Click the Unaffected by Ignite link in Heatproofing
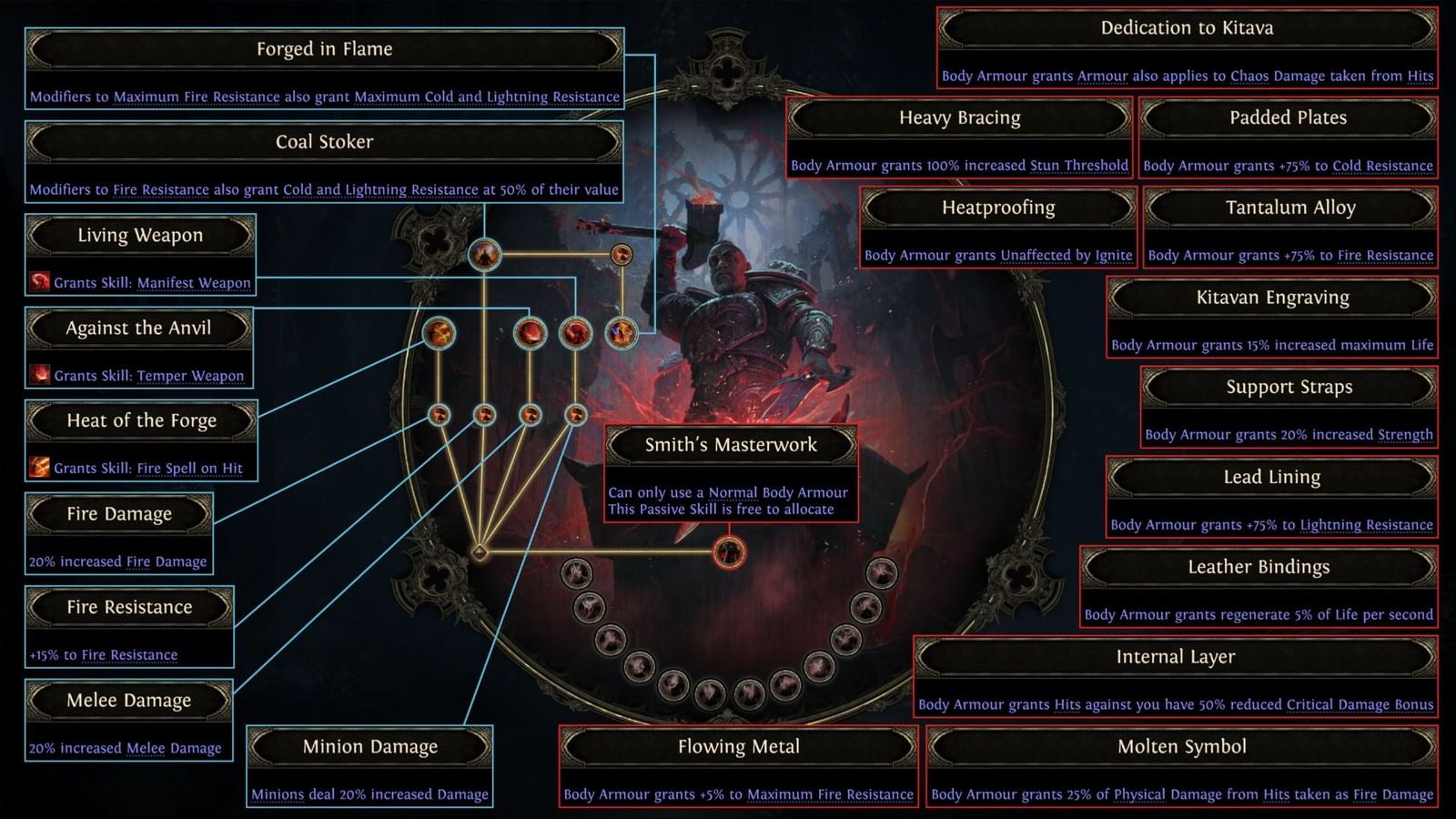Screen dimensions: 1456x819 1067,255
